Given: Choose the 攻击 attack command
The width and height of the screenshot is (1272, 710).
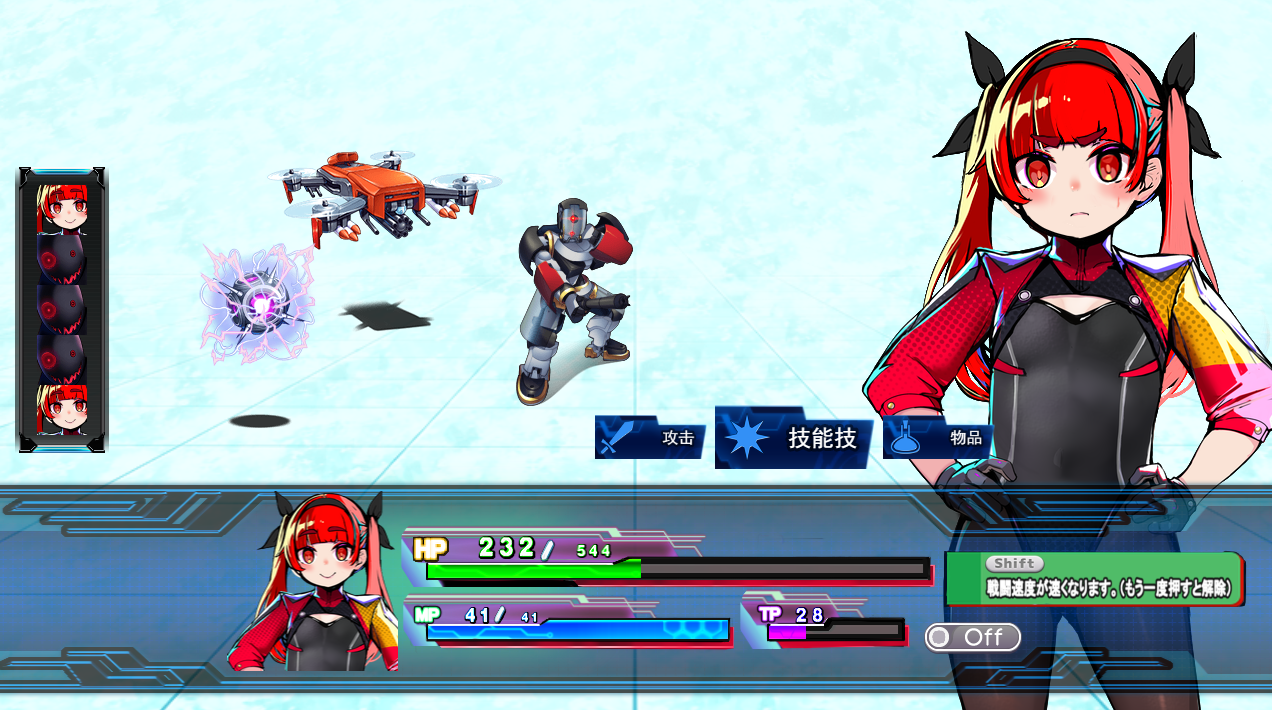Looking at the screenshot, I should point(650,438).
